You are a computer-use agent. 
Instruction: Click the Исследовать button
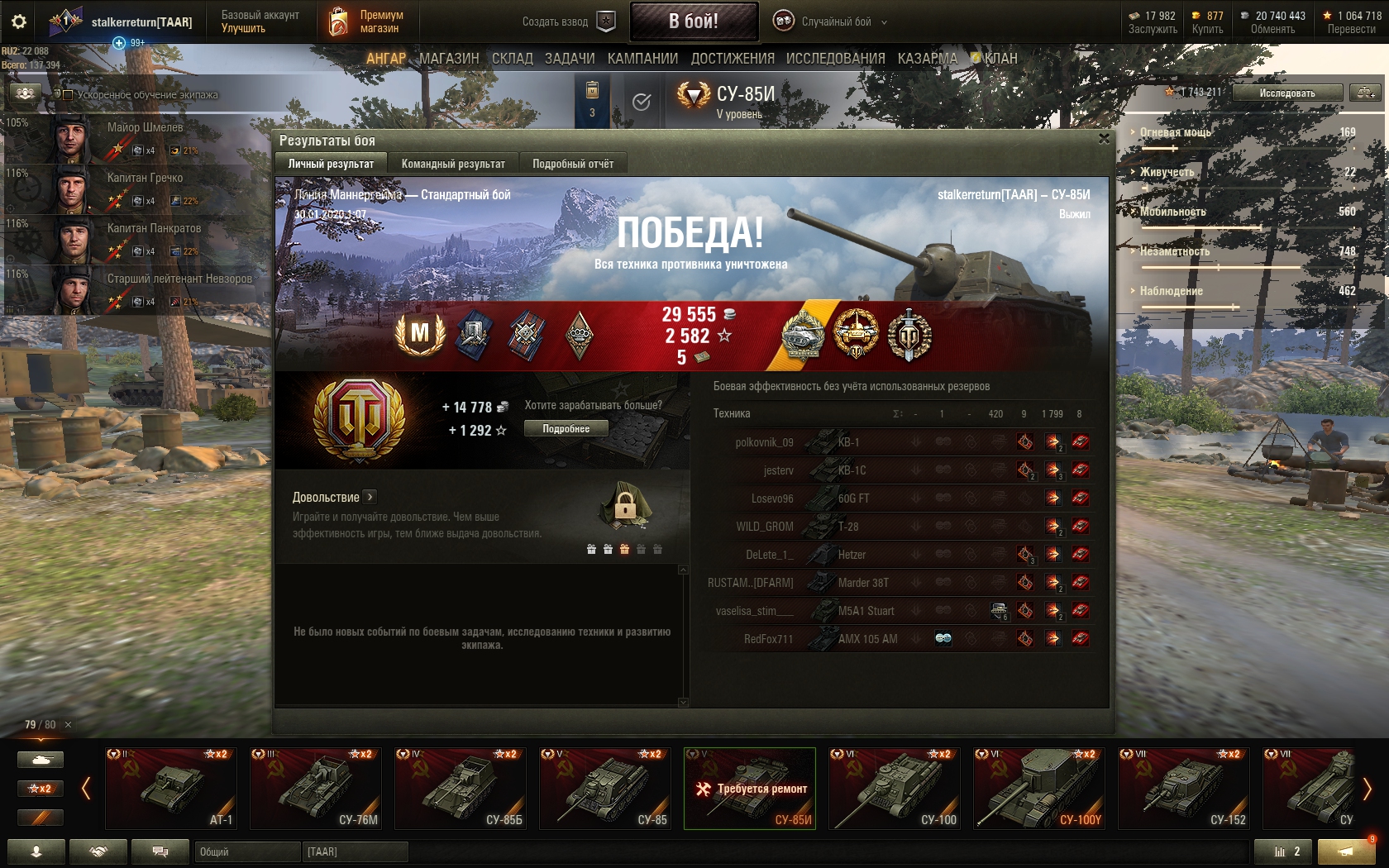tap(1286, 93)
